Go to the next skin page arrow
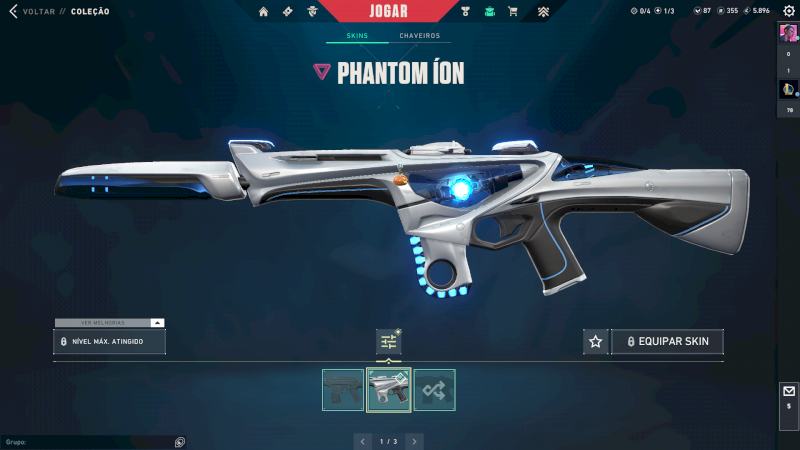The height and width of the screenshot is (450, 800). 414,441
